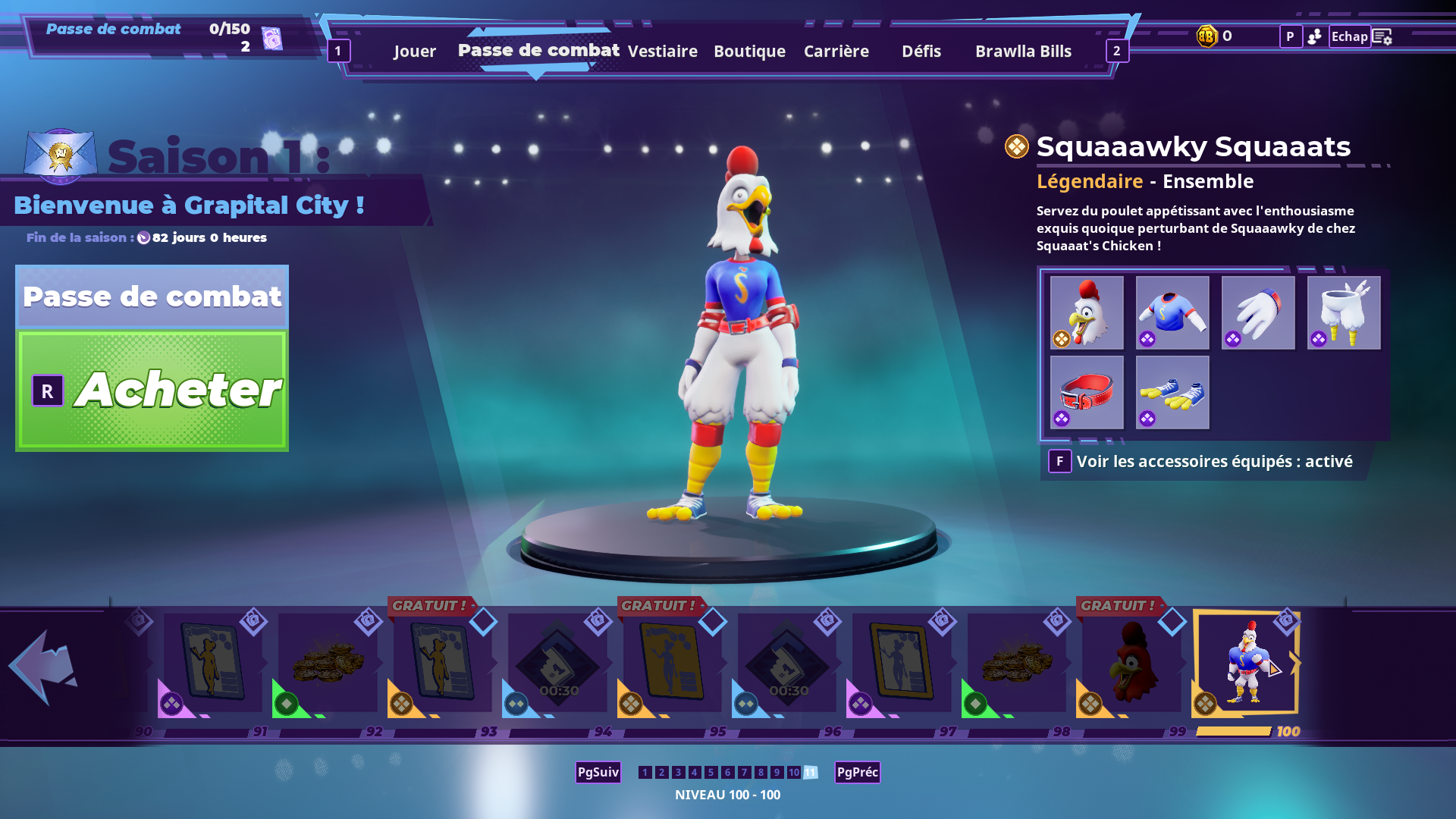This screenshot has width=1456, height=819.
Task: Switch to the Vestiaire tab
Action: (x=662, y=52)
